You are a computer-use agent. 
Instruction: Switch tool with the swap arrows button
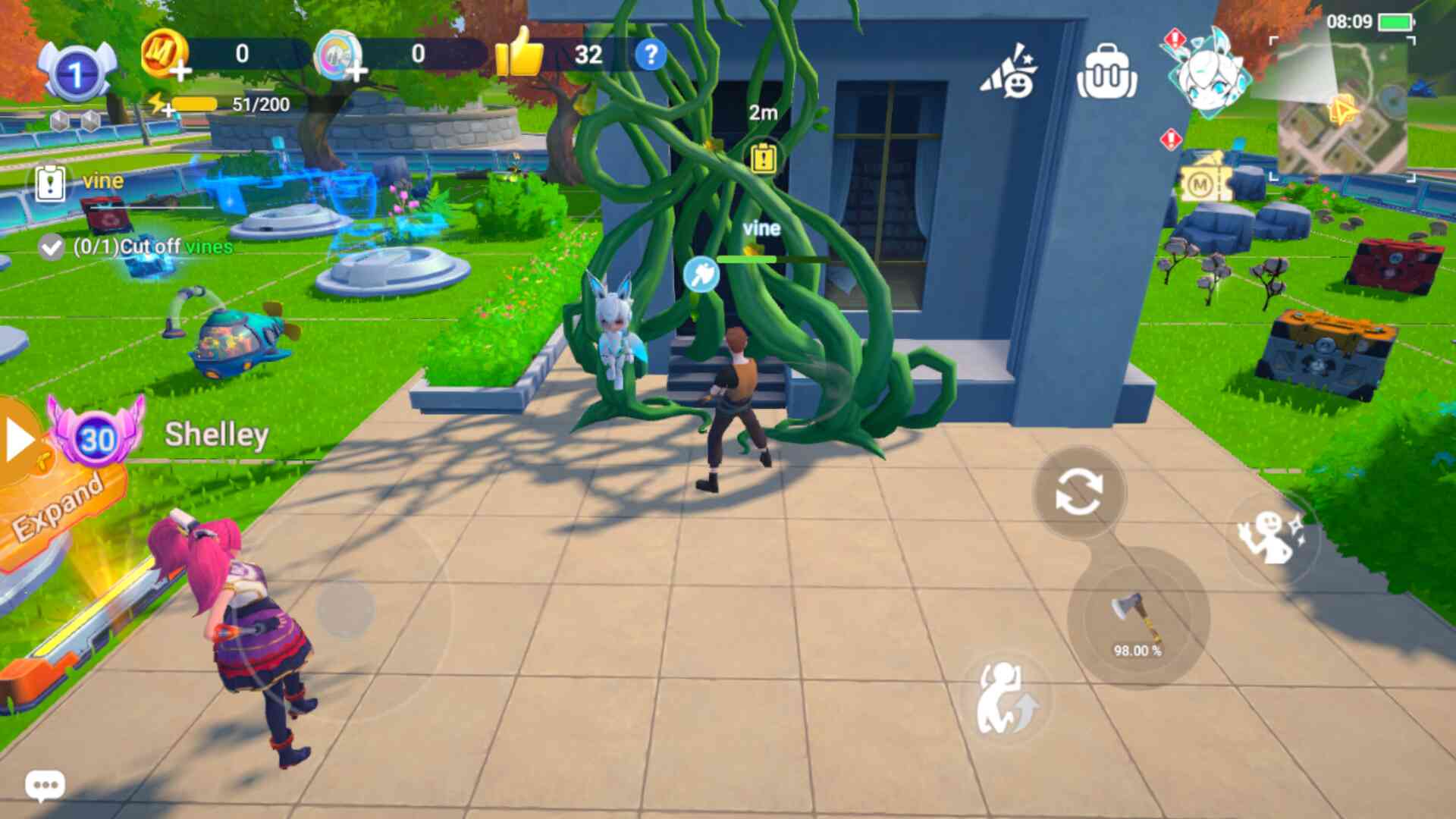(1078, 492)
